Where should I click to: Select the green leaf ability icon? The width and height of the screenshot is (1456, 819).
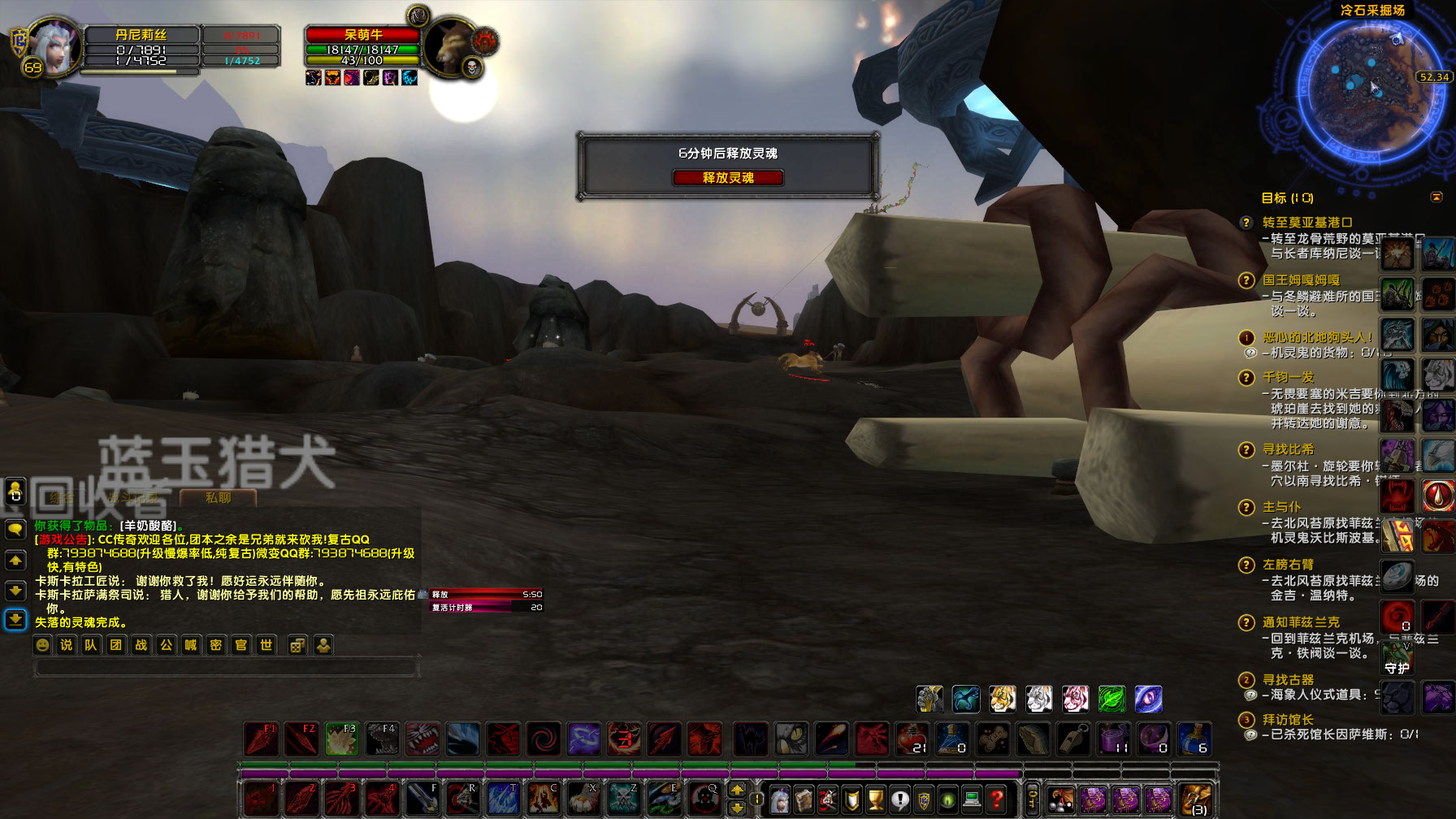(x=1111, y=699)
